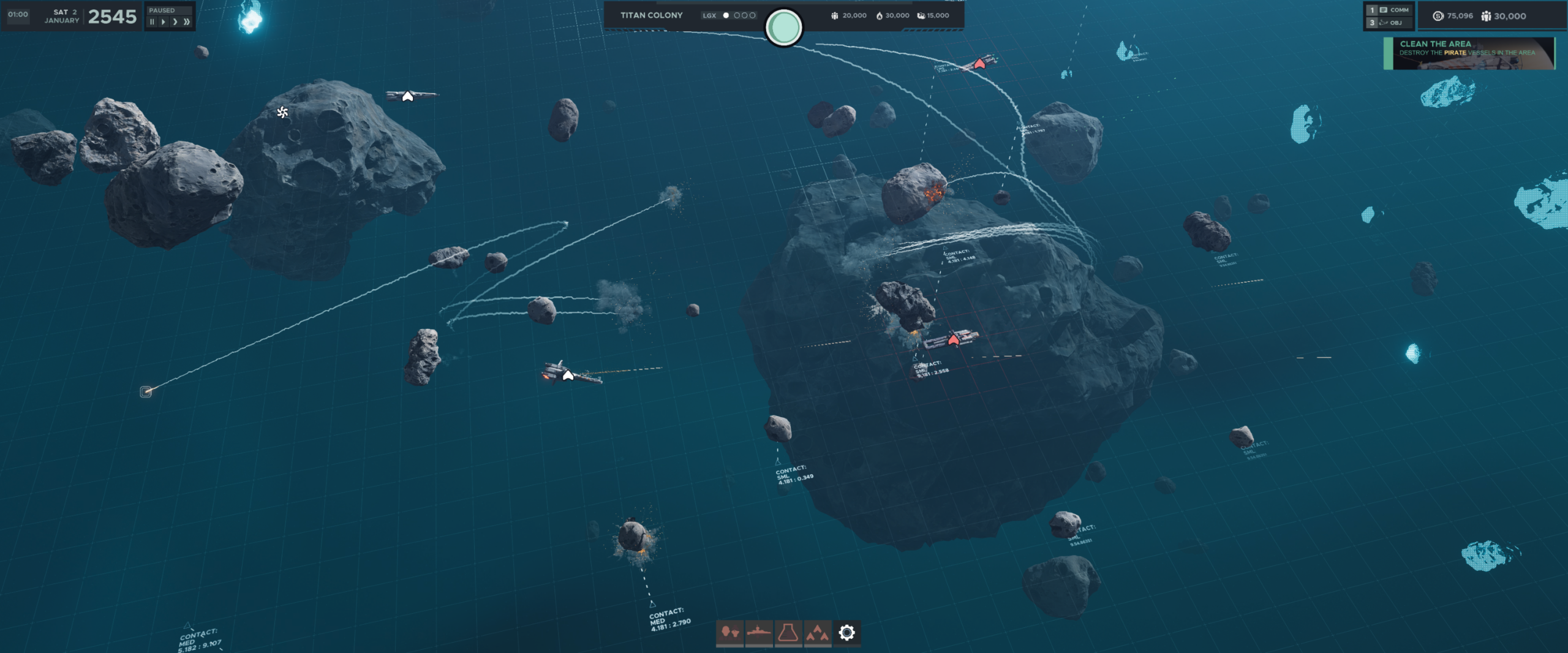
Task: Select the Clean the Area objective card
Action: 1469,53
